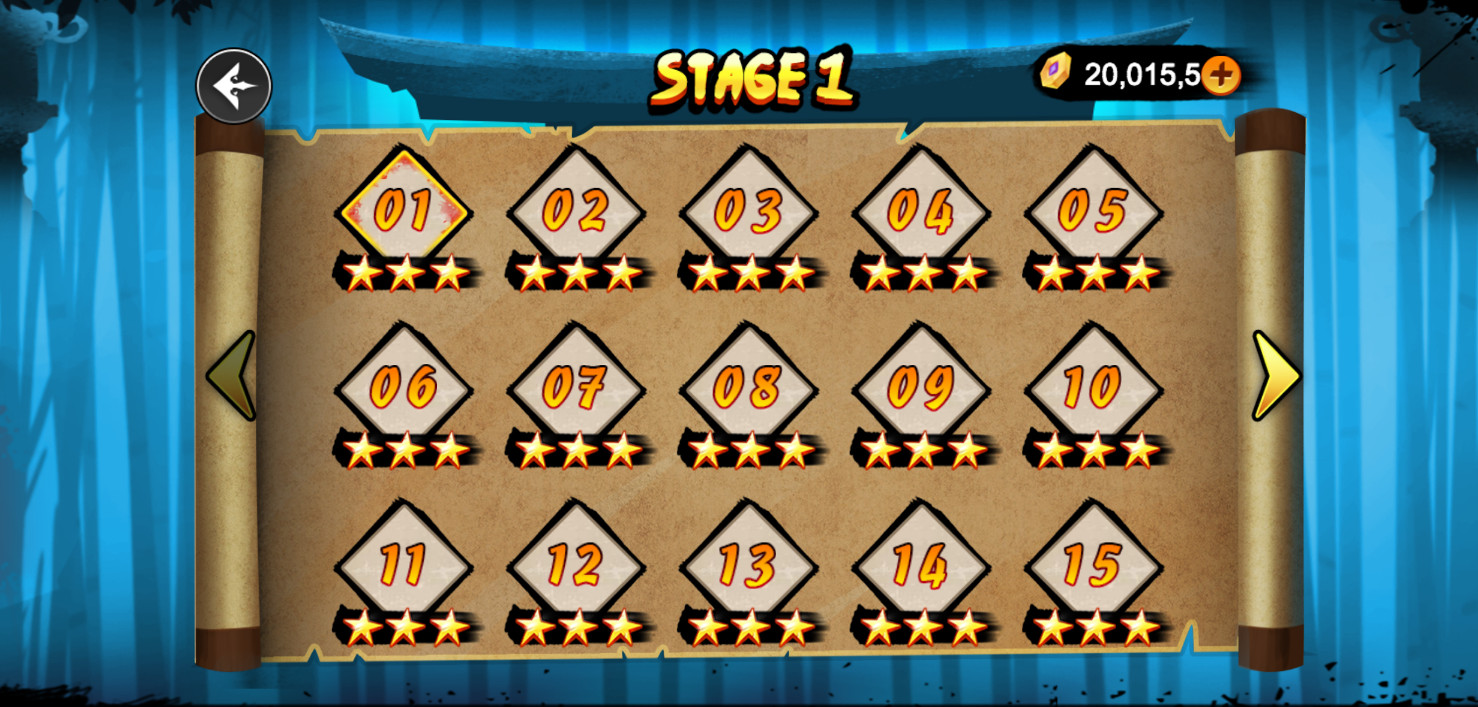
Task: Choose level 02 tile
Action: point(576,210)
